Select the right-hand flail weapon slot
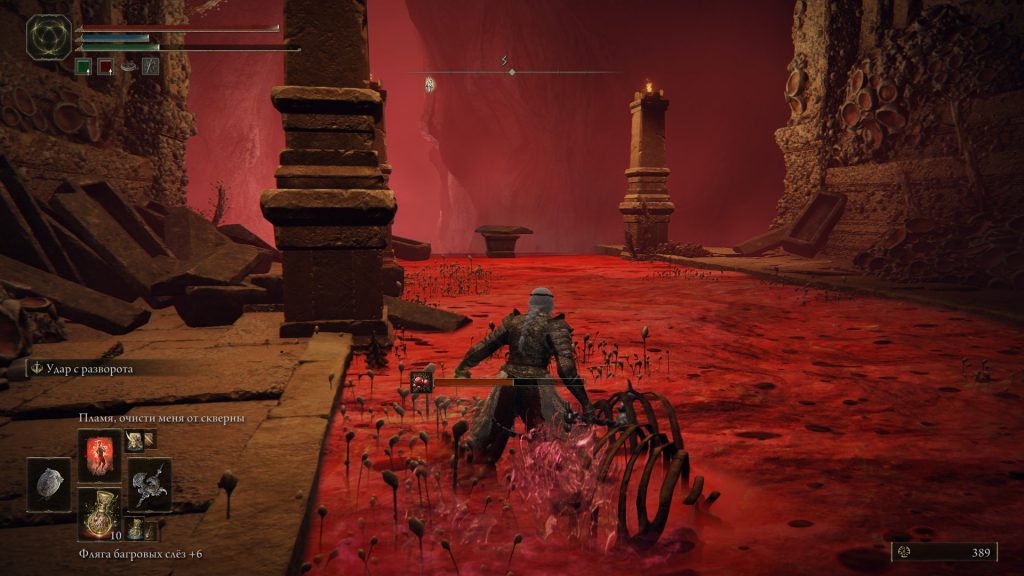This screenshot has width=1024, height=576. tap(150, 484)
